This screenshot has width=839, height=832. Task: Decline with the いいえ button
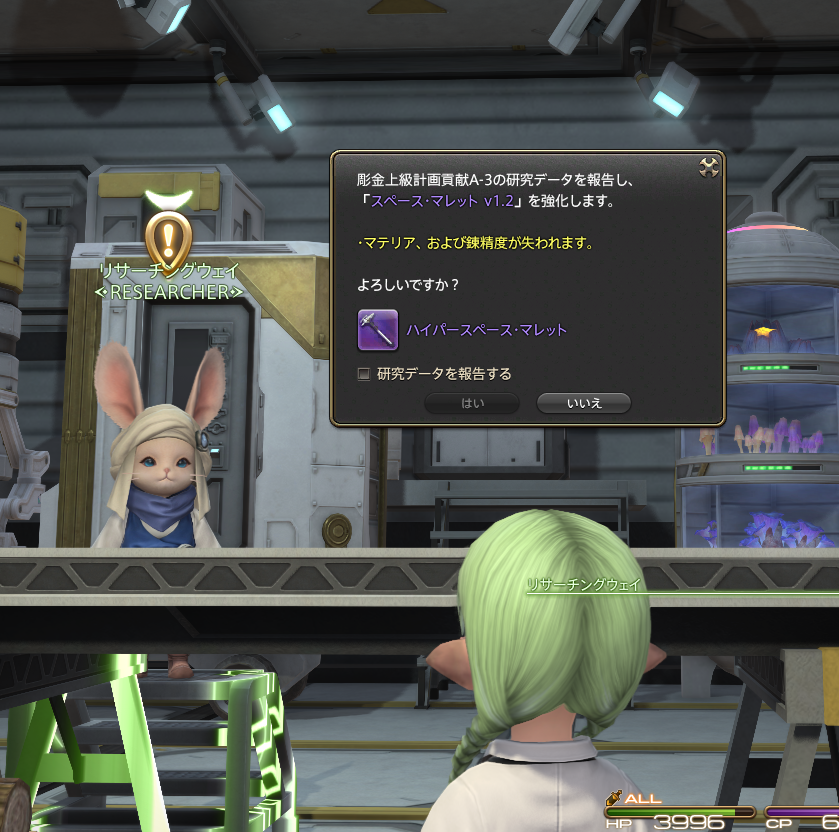click(584, 403)
